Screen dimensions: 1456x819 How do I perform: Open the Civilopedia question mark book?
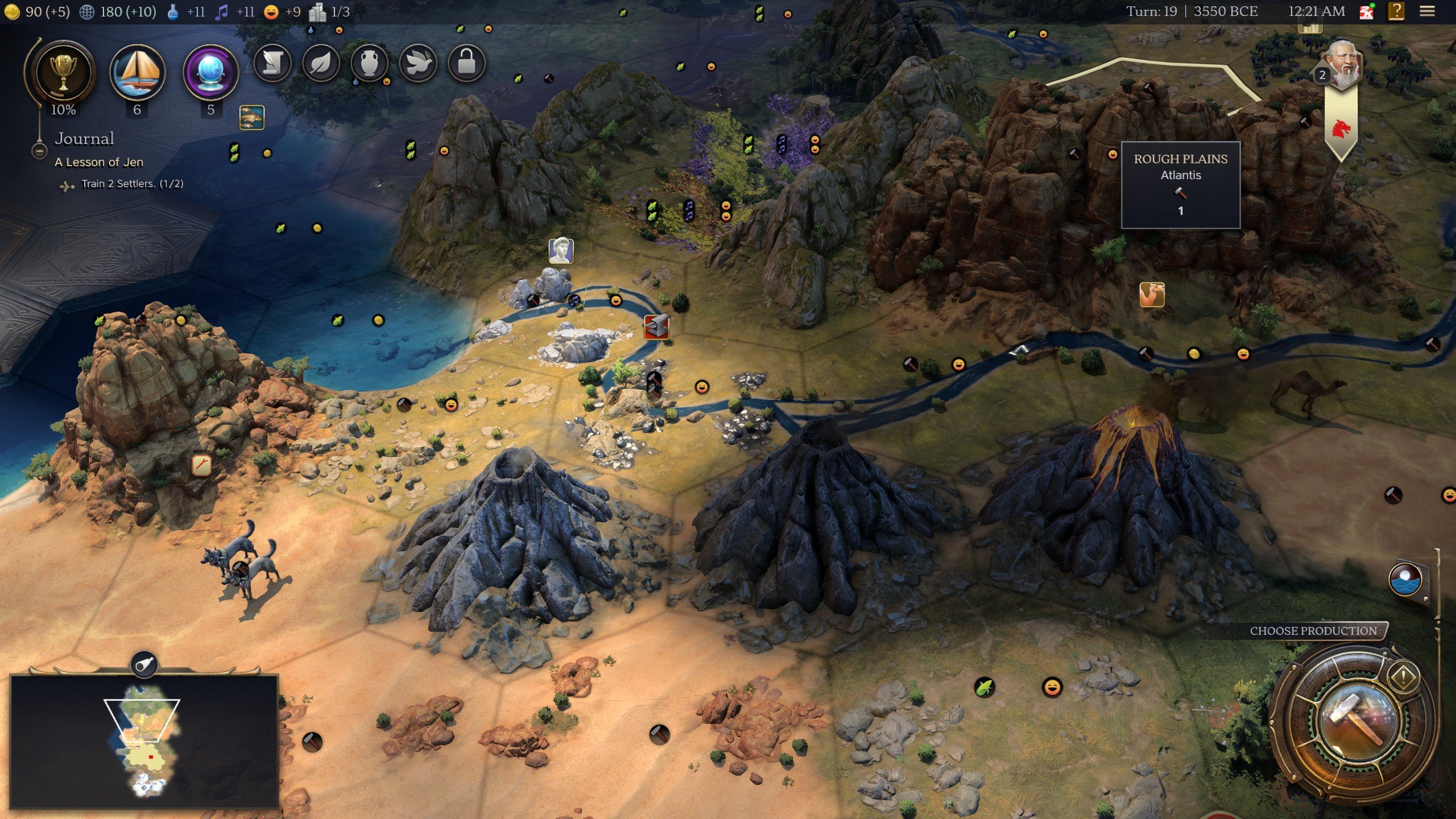click(1396, 11)
